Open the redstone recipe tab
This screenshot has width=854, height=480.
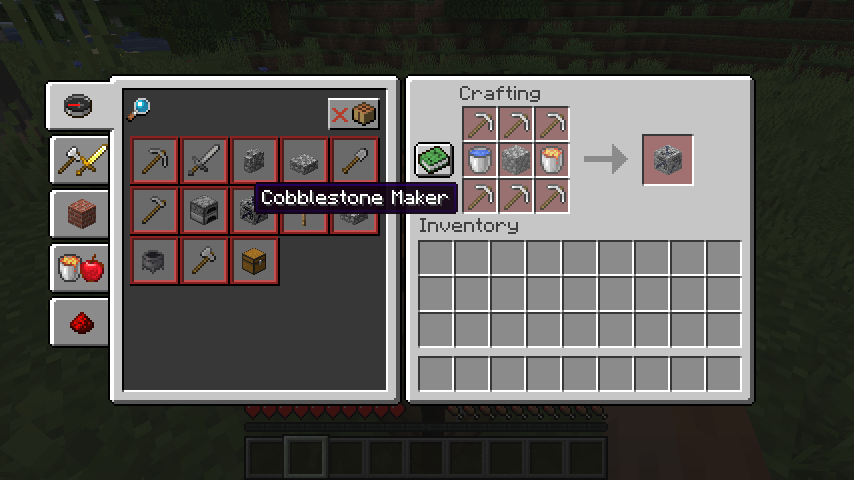click(80, 321)
